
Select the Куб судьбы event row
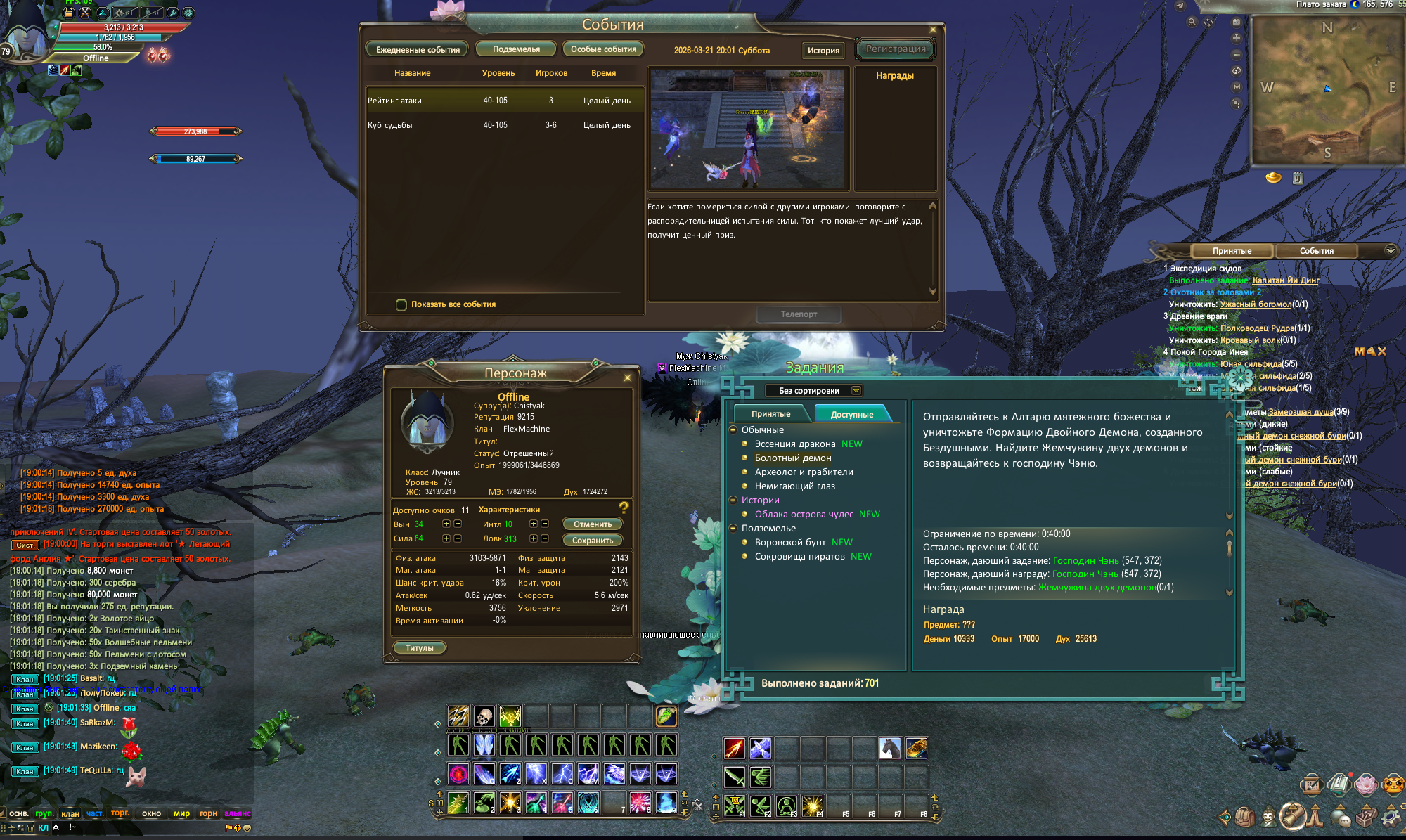[499, 125]
